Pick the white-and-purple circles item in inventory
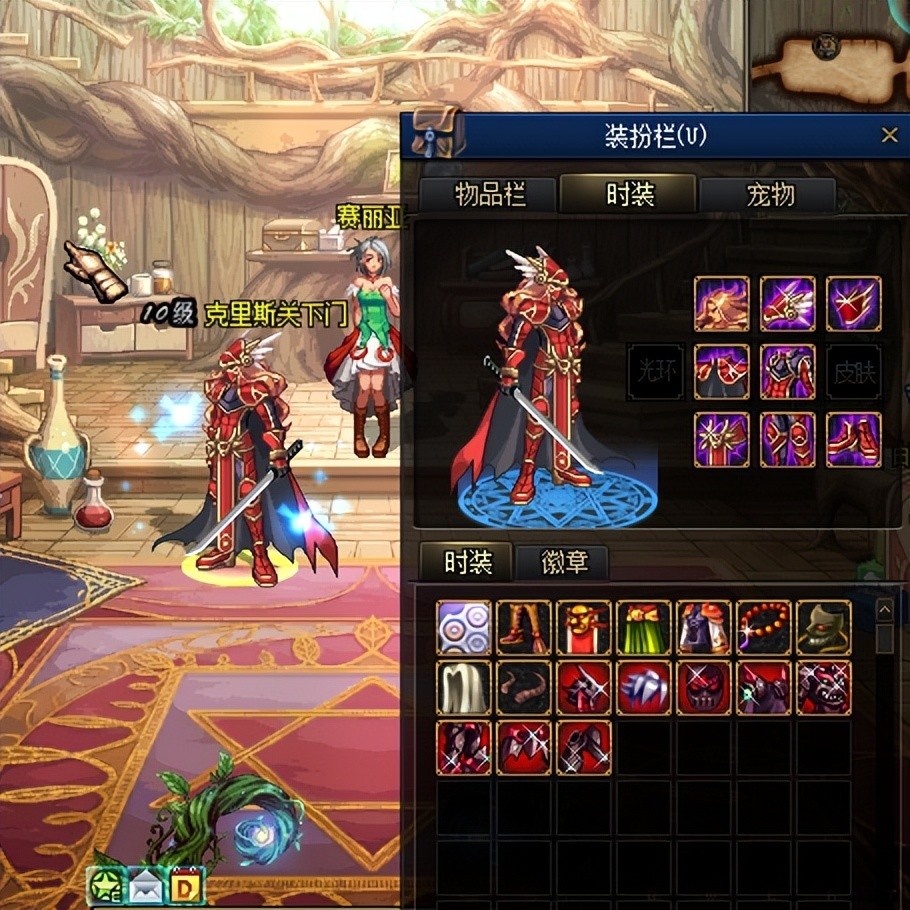Viewport: 910px width, 910px height. [x=464, y=627]
